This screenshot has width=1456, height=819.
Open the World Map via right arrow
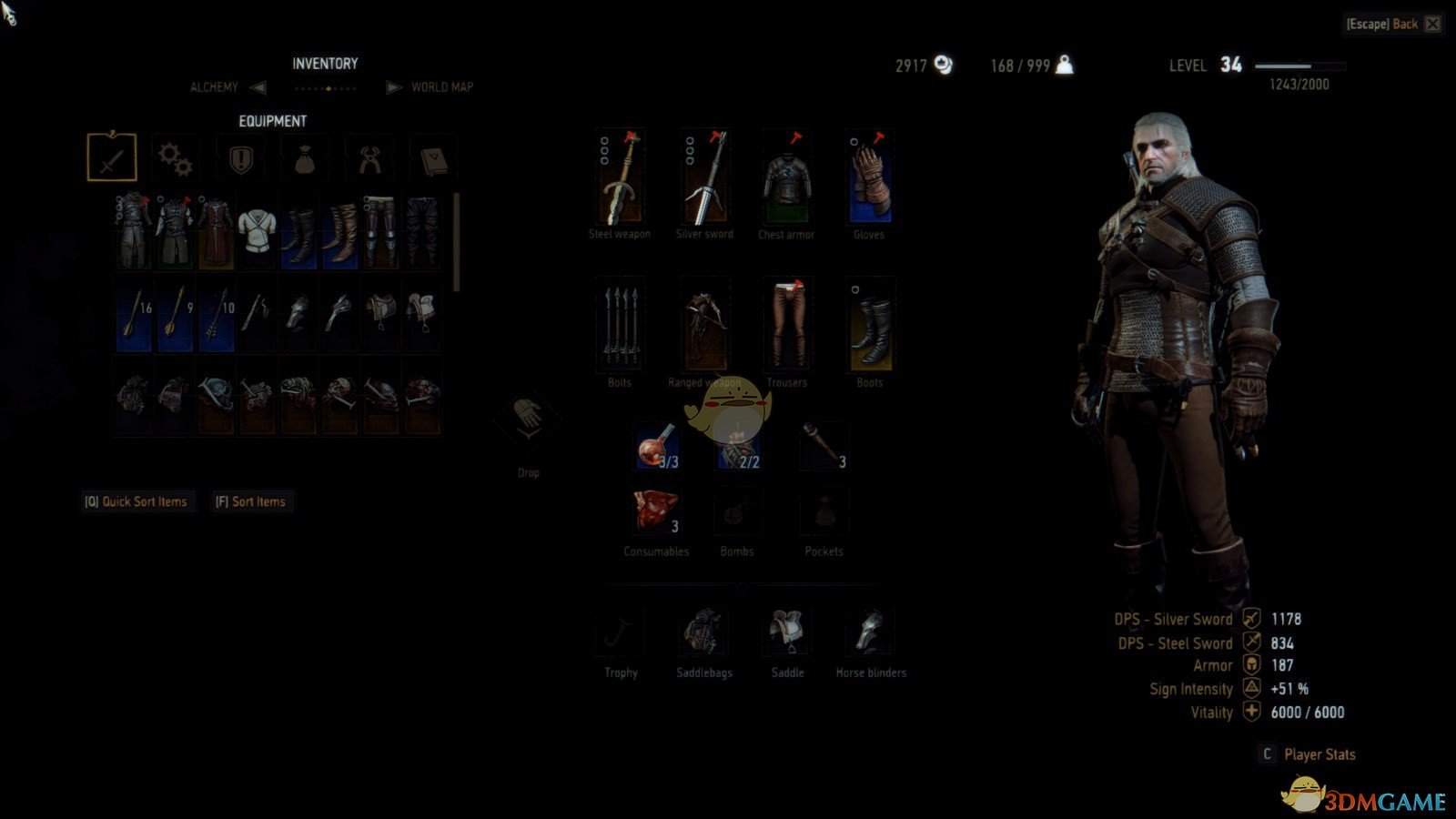coord(392,87)
